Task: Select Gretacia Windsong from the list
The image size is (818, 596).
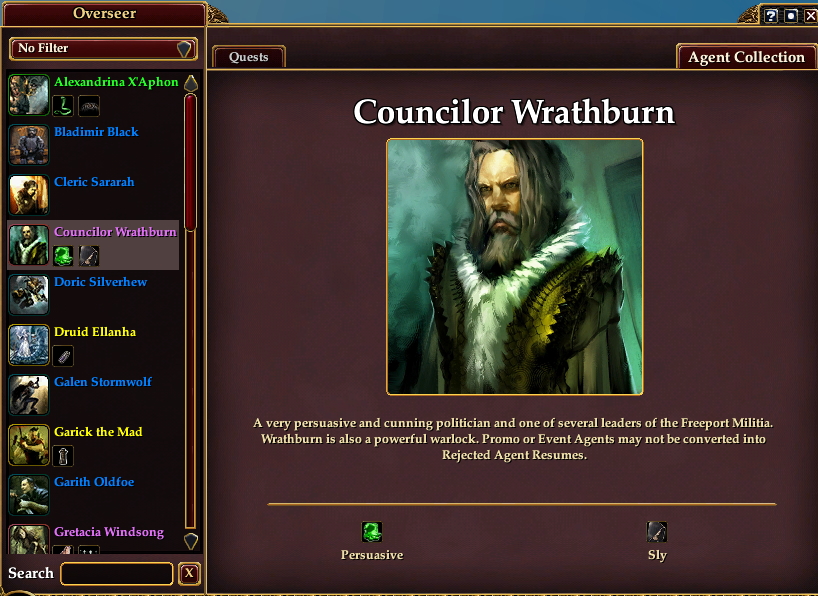Action: click(108, 532)
